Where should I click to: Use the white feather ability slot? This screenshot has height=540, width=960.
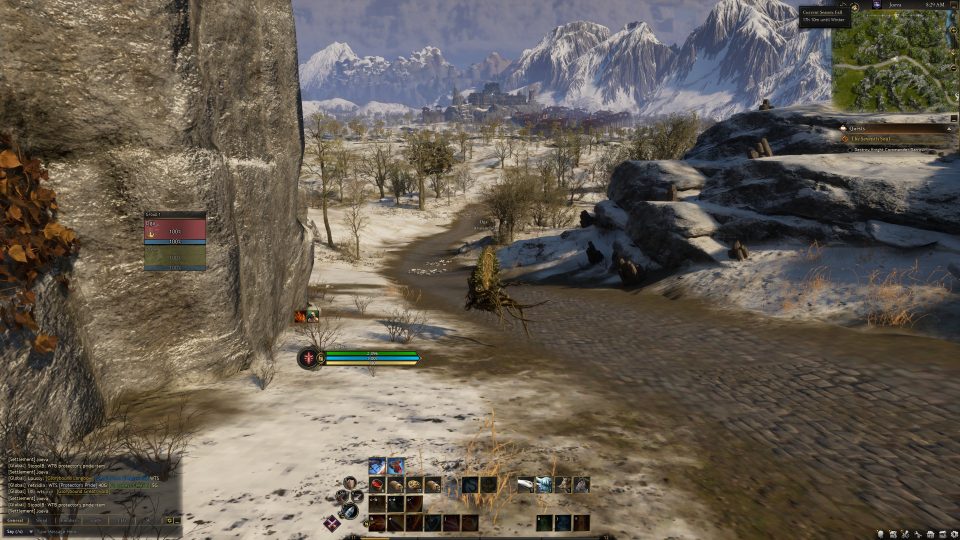point(525,485)
